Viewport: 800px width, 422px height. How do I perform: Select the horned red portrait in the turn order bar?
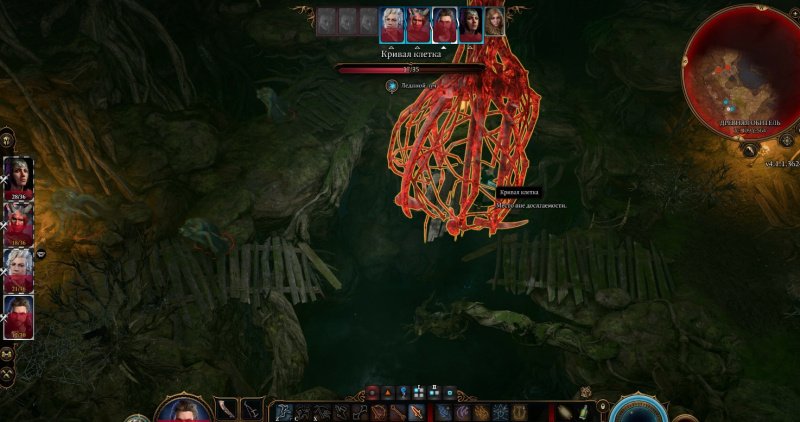point(418,22)
